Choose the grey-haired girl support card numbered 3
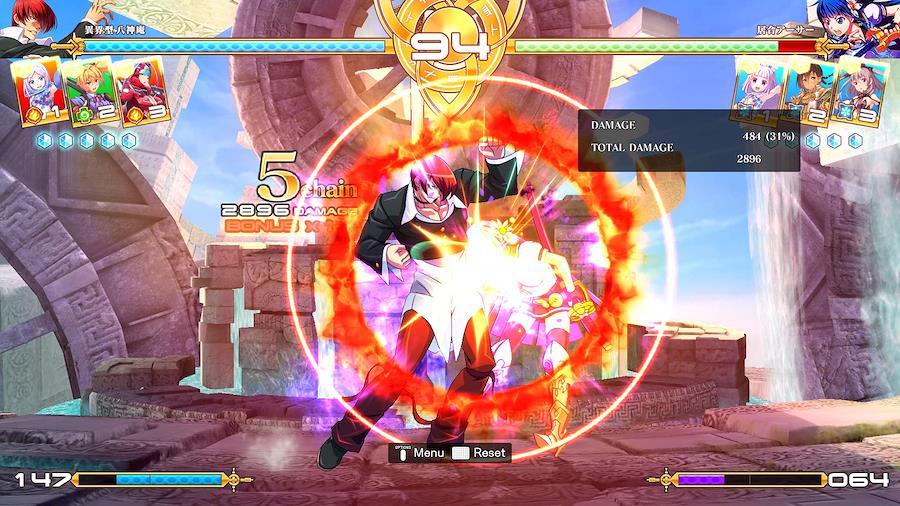The height and width of the screenshot is (506, 900). tap(860, 91)
